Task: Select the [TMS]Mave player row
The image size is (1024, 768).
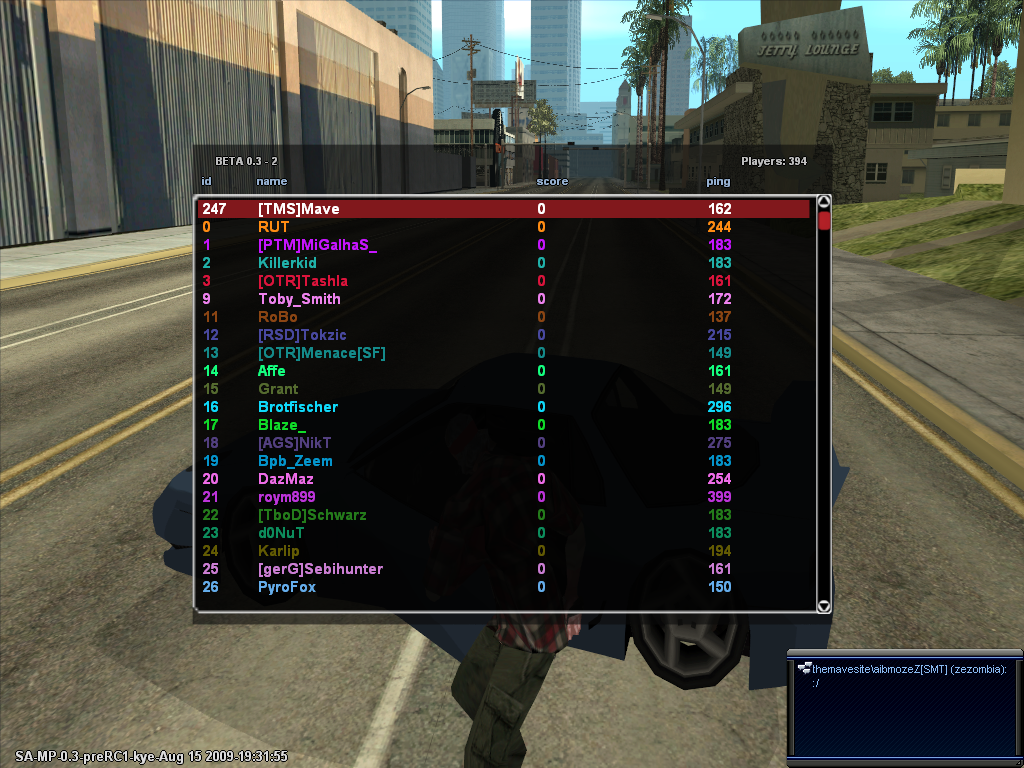Action: 298,209
